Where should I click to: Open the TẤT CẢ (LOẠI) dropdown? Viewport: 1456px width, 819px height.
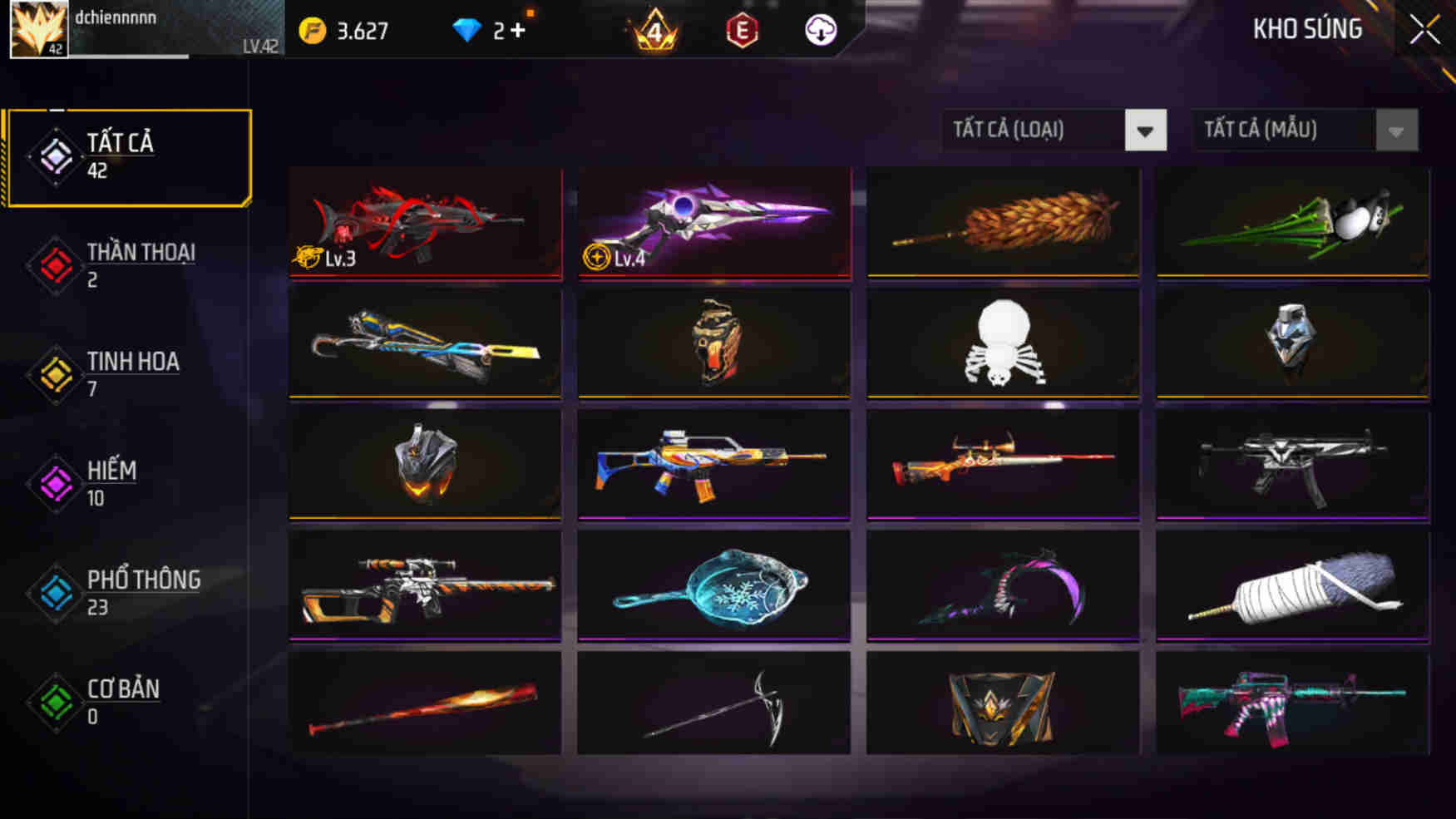point(1031,130)
